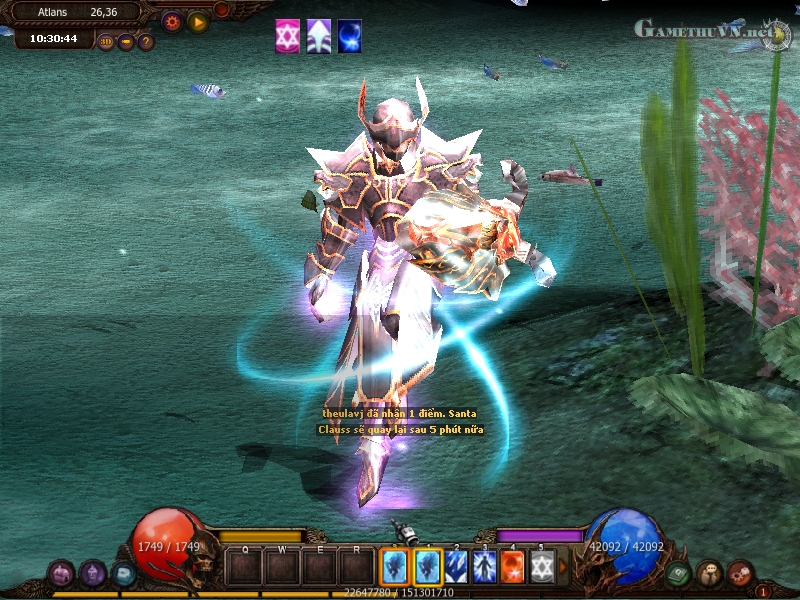Use the glowing figure skill in slot 3
This screenshot has height=600, width=800.
485,567
